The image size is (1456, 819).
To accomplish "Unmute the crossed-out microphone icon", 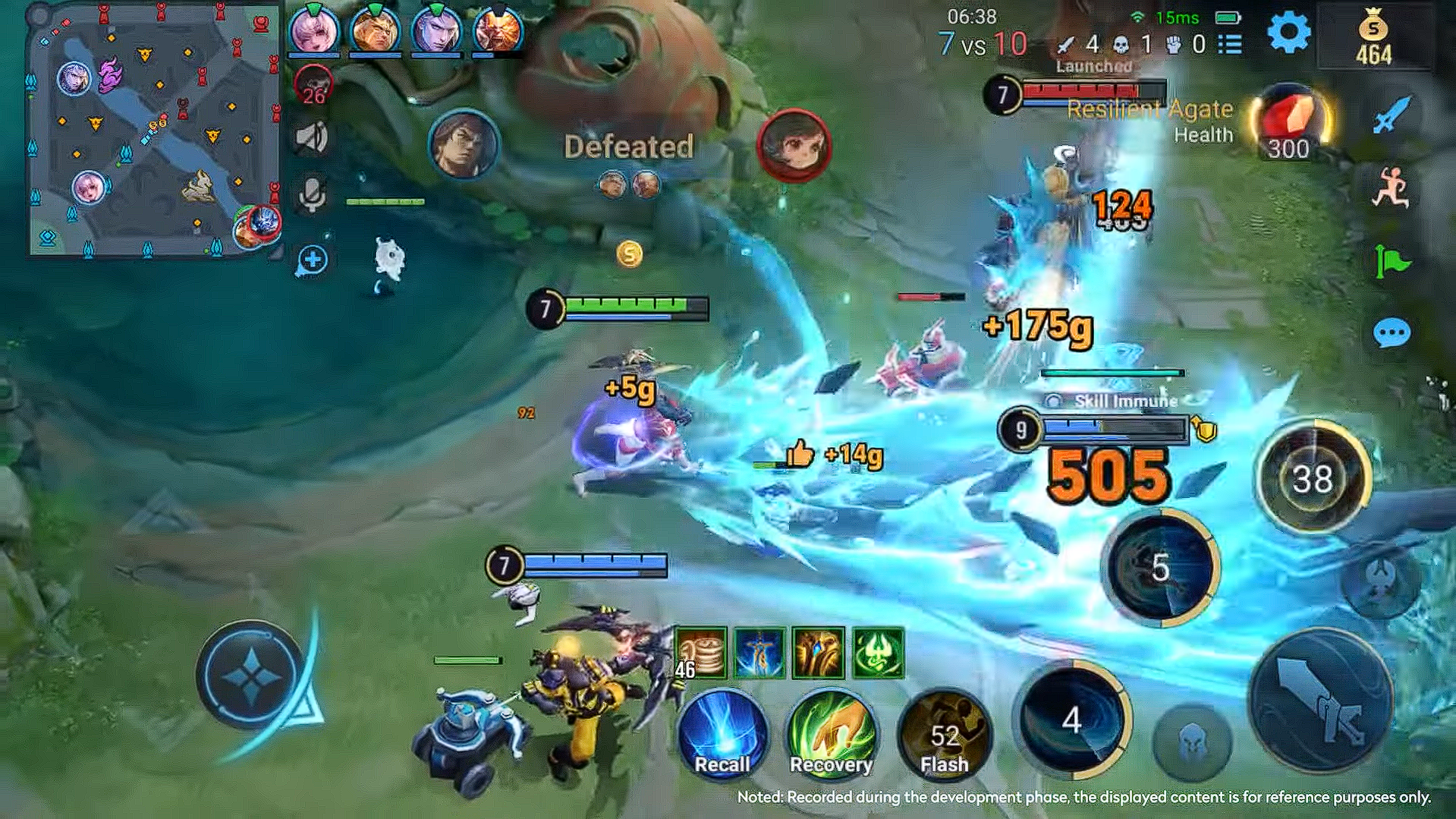I will tap(313, 188).
